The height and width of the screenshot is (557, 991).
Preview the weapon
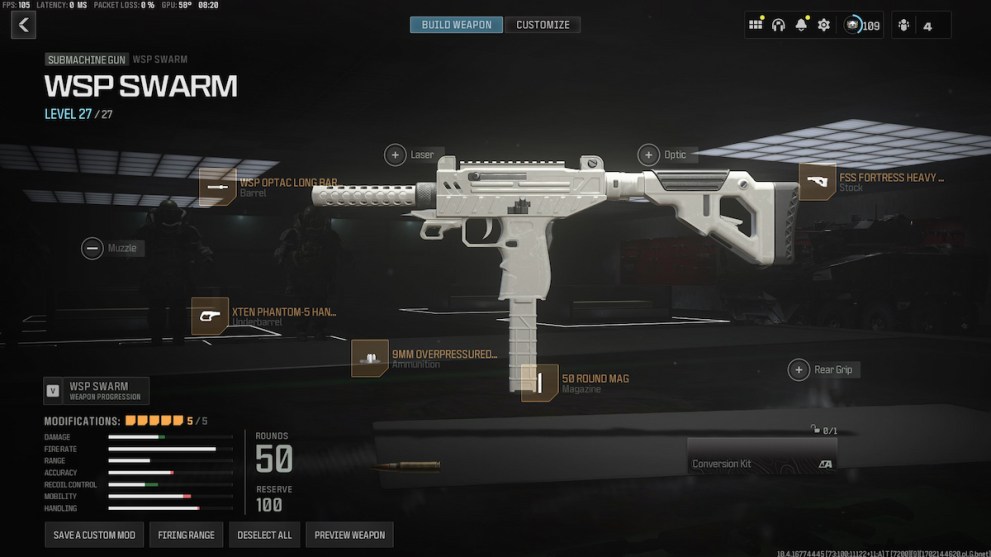click(349, 535)
